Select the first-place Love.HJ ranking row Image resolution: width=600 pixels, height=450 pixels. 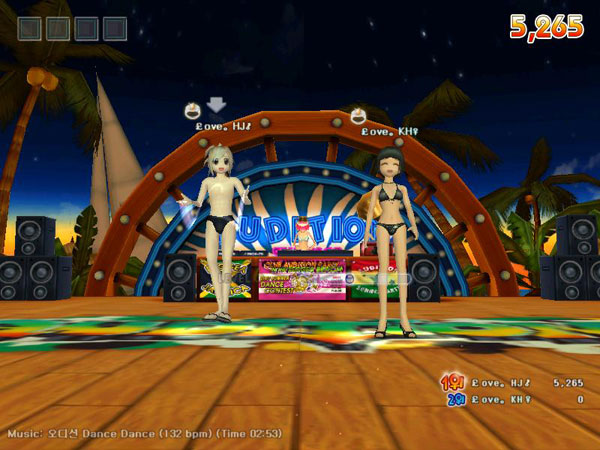click(x=510, y=382)
